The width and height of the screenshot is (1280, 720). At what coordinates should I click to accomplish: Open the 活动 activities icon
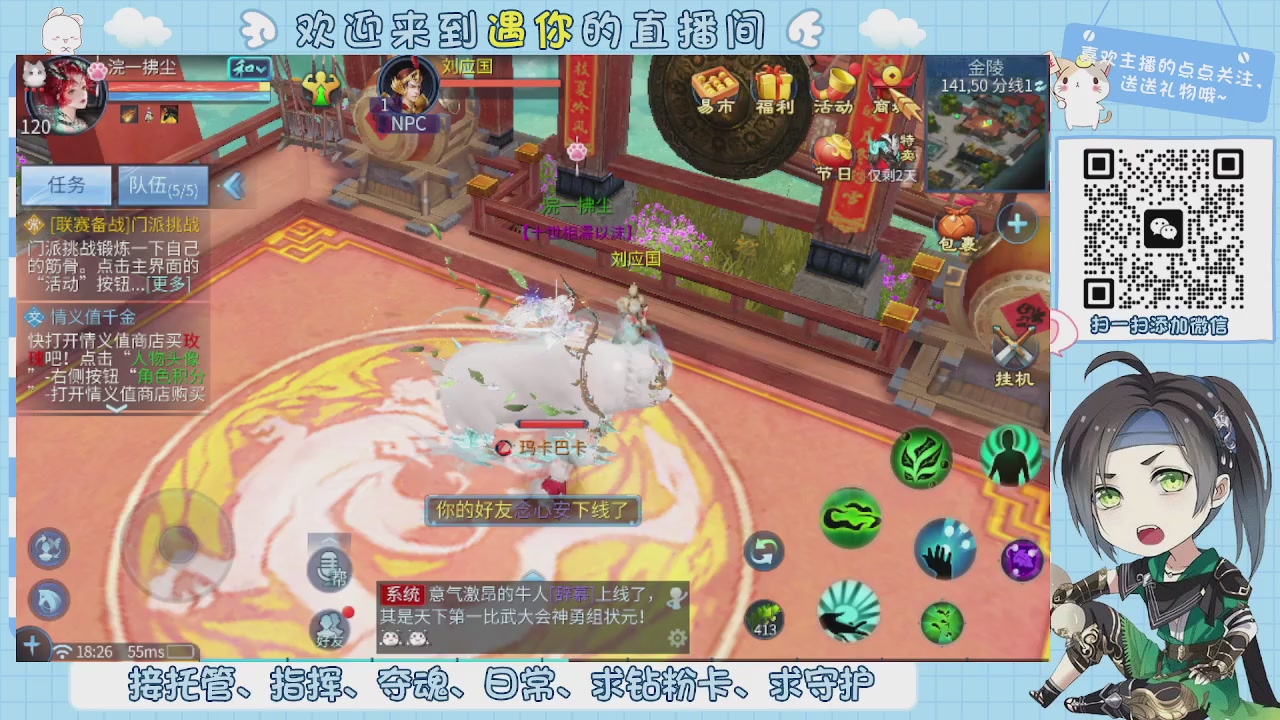click(x=833, y=88)
